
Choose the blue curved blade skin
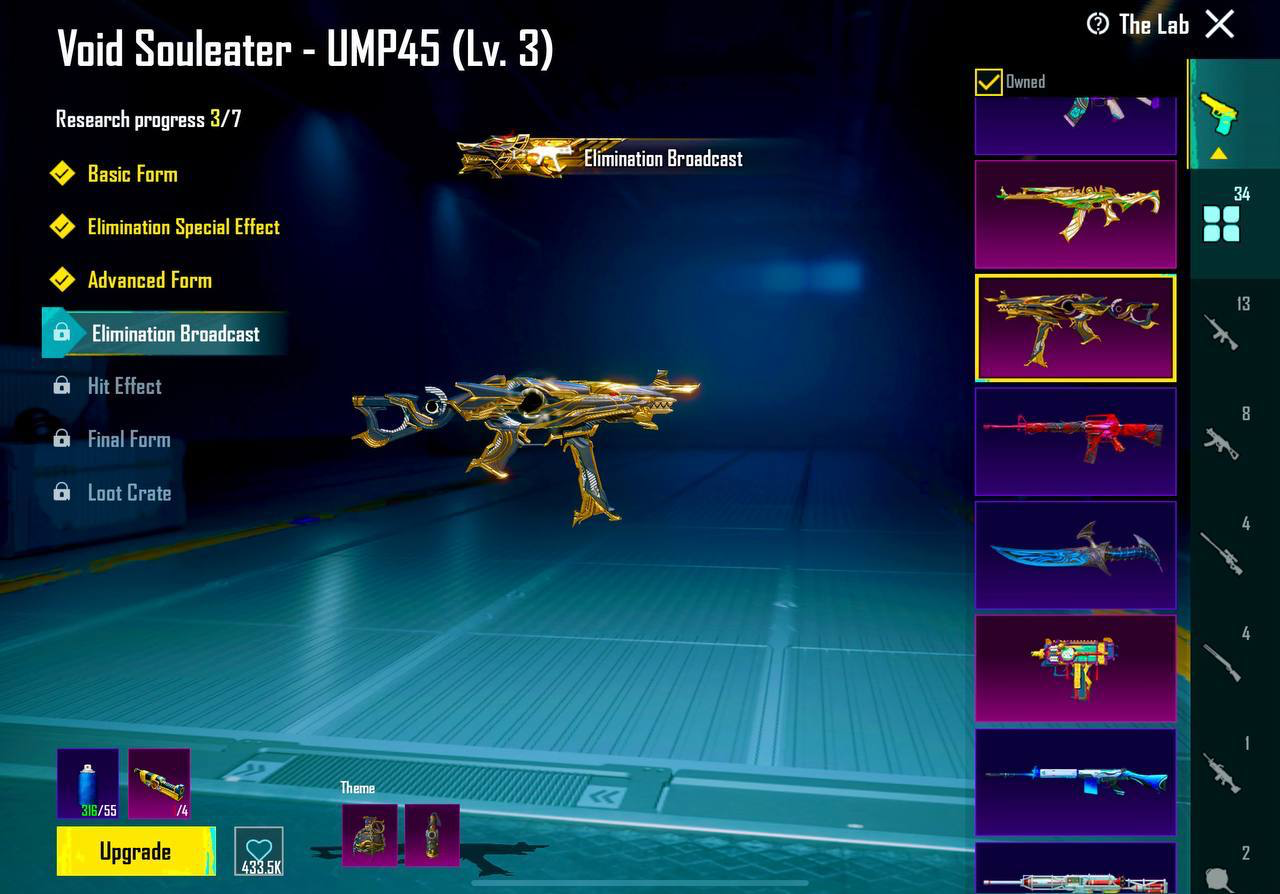[x=1075, y=555]
